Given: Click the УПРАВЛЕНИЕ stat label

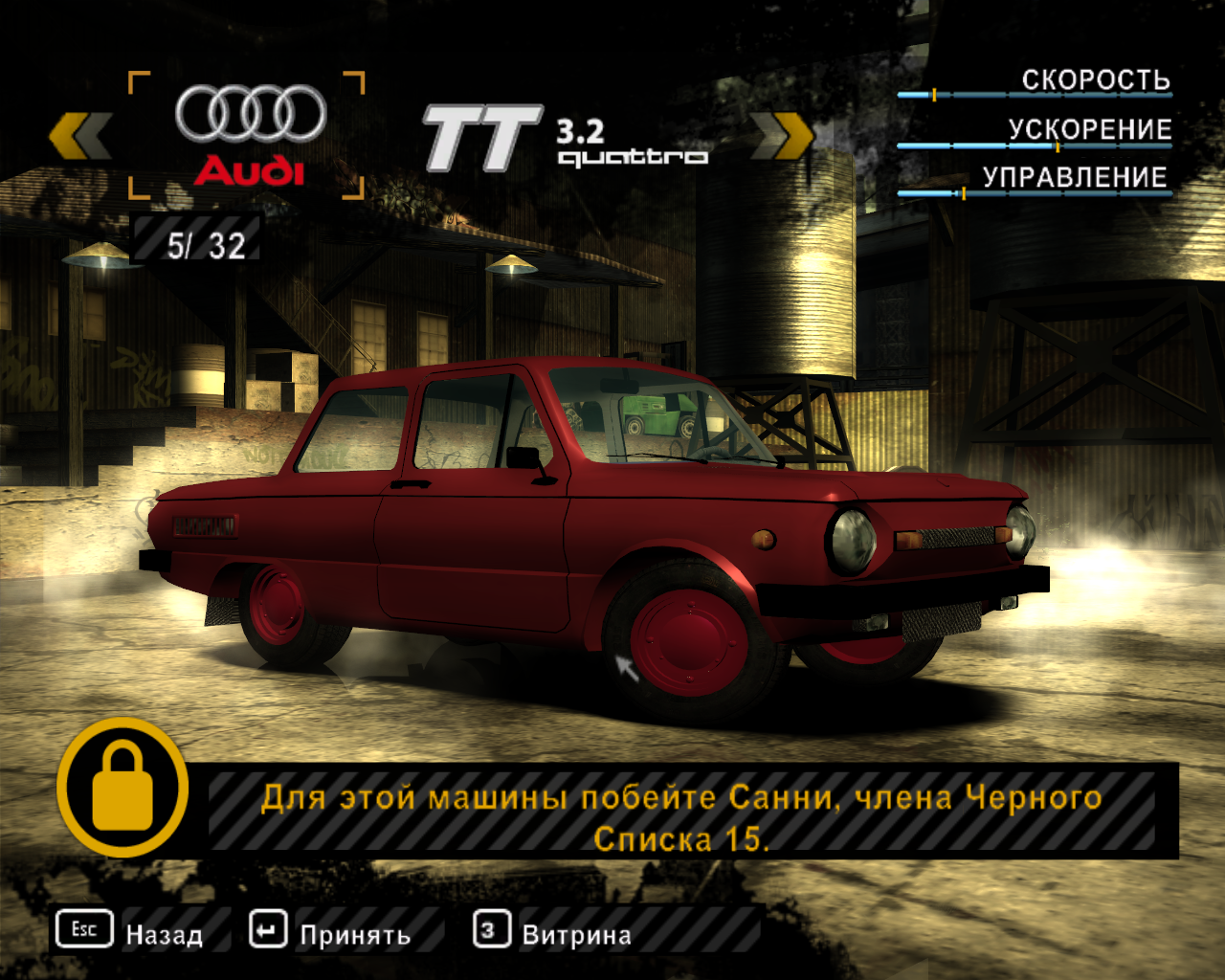Looking at the screenshot, I should click(1074, 176).
